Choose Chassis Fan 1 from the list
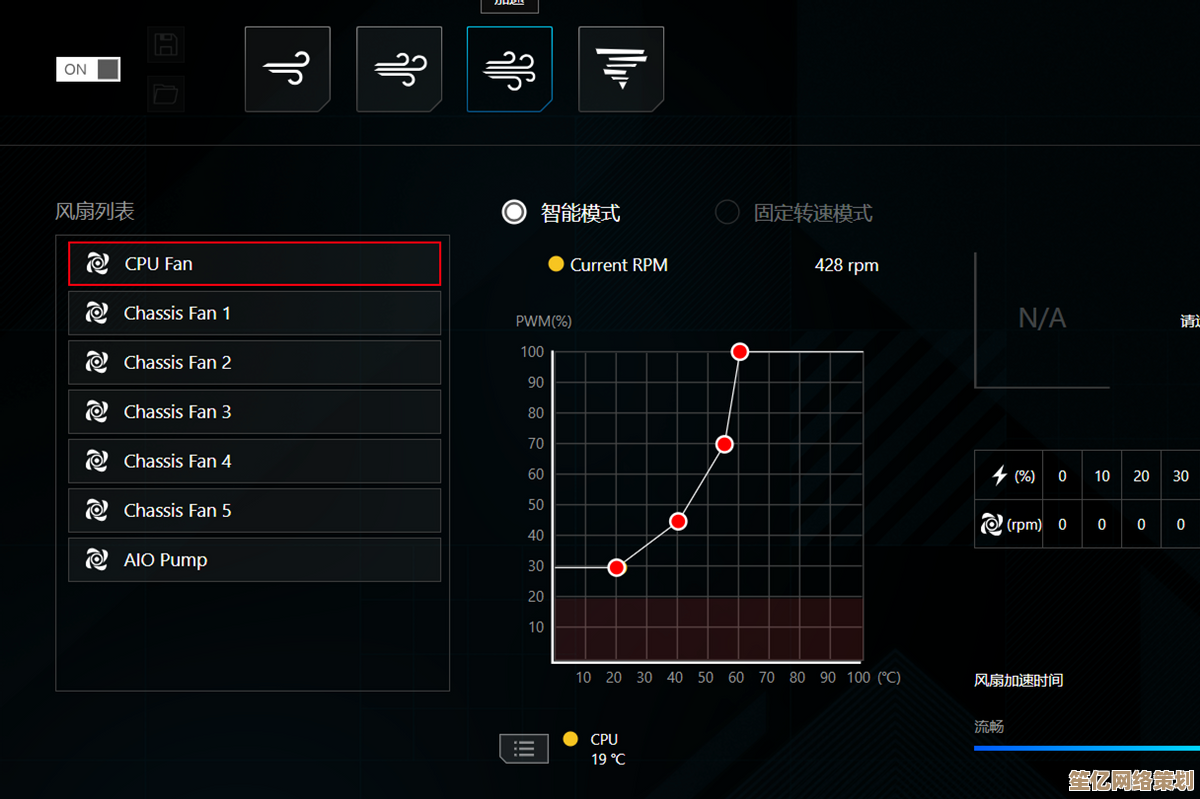 254,313
